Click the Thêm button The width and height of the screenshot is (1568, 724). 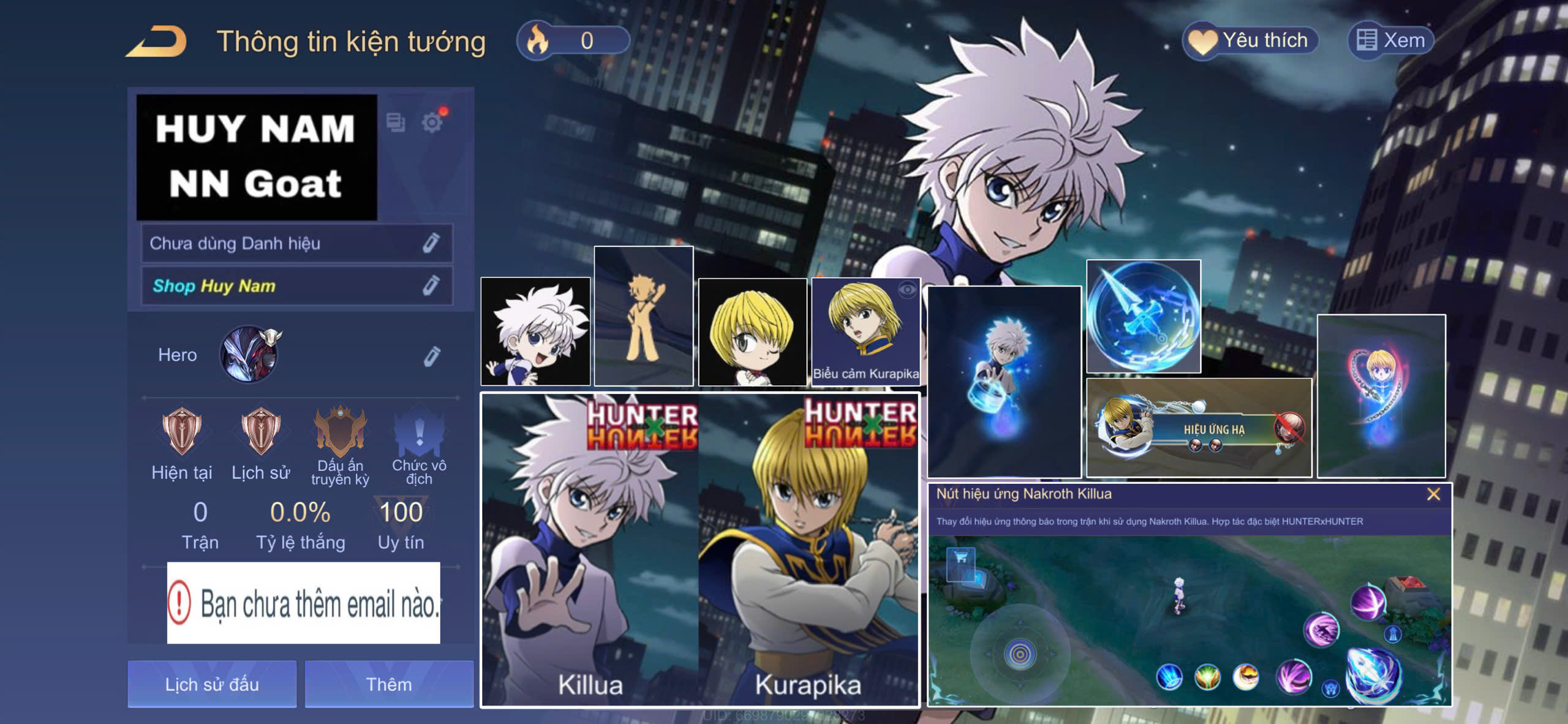click(x=389, y=684)
